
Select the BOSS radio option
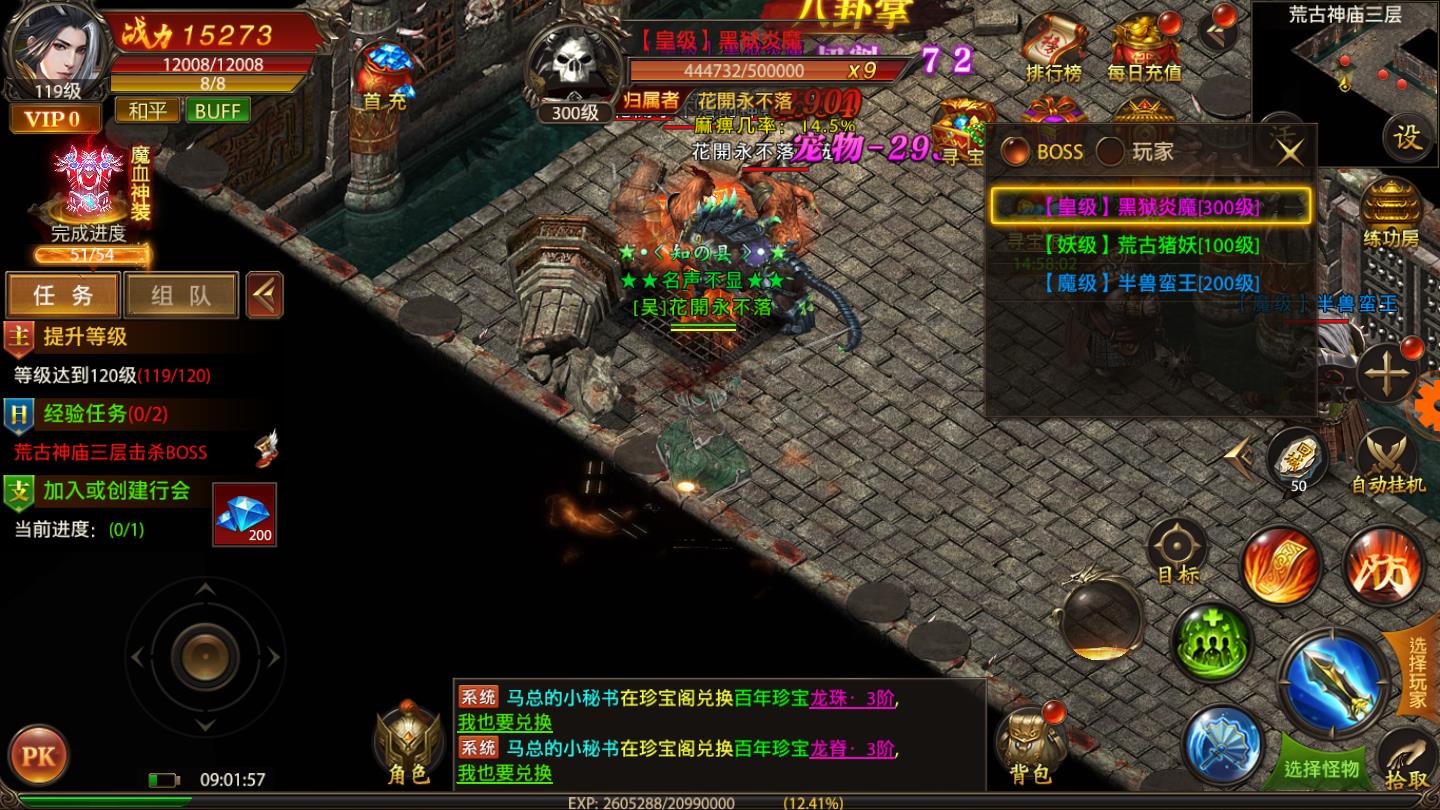pyautogui.click(x=1015, y=152)
